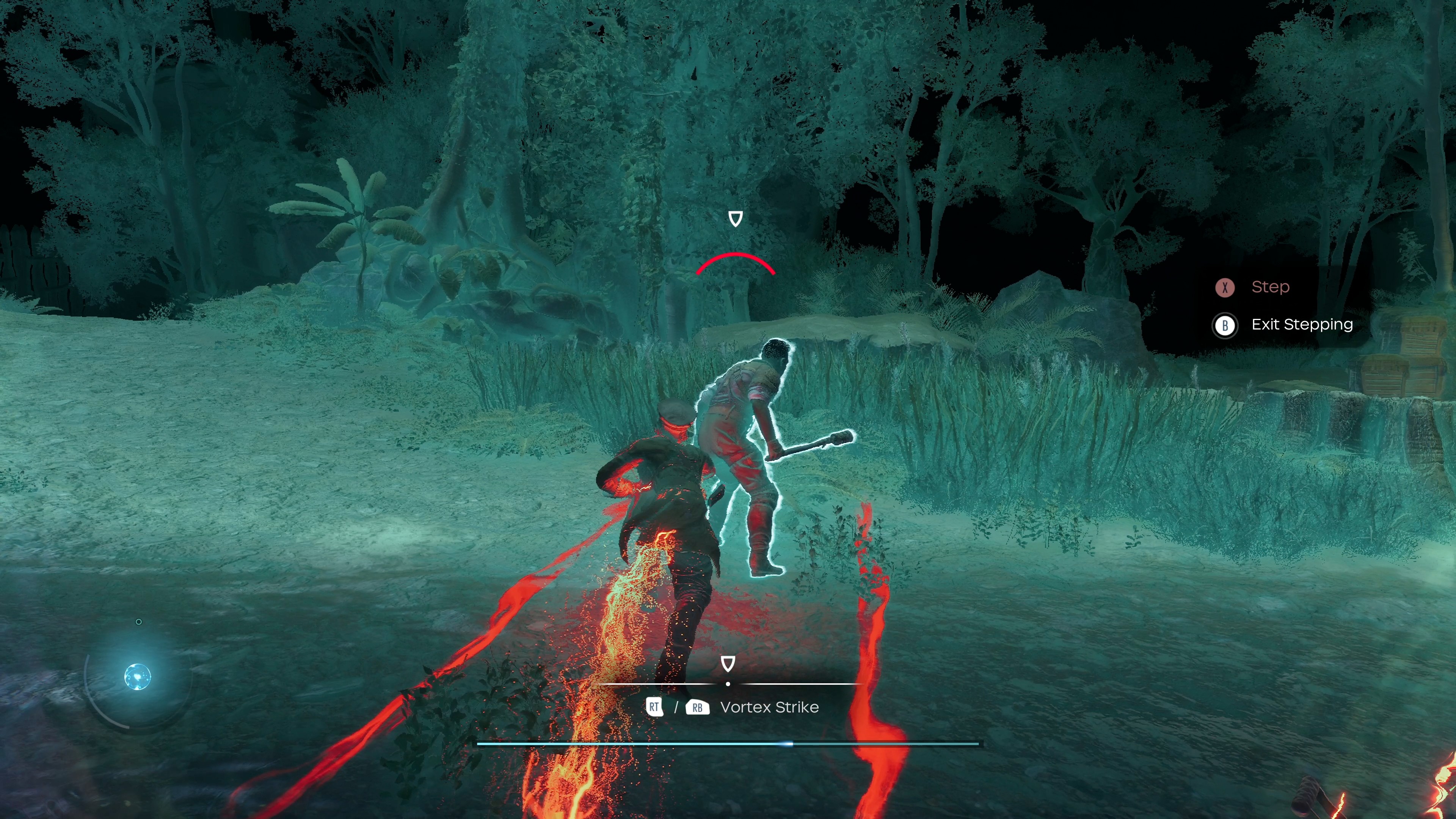
Task: Expand the action prompt panel on the right
Action: pos(1283,305)
